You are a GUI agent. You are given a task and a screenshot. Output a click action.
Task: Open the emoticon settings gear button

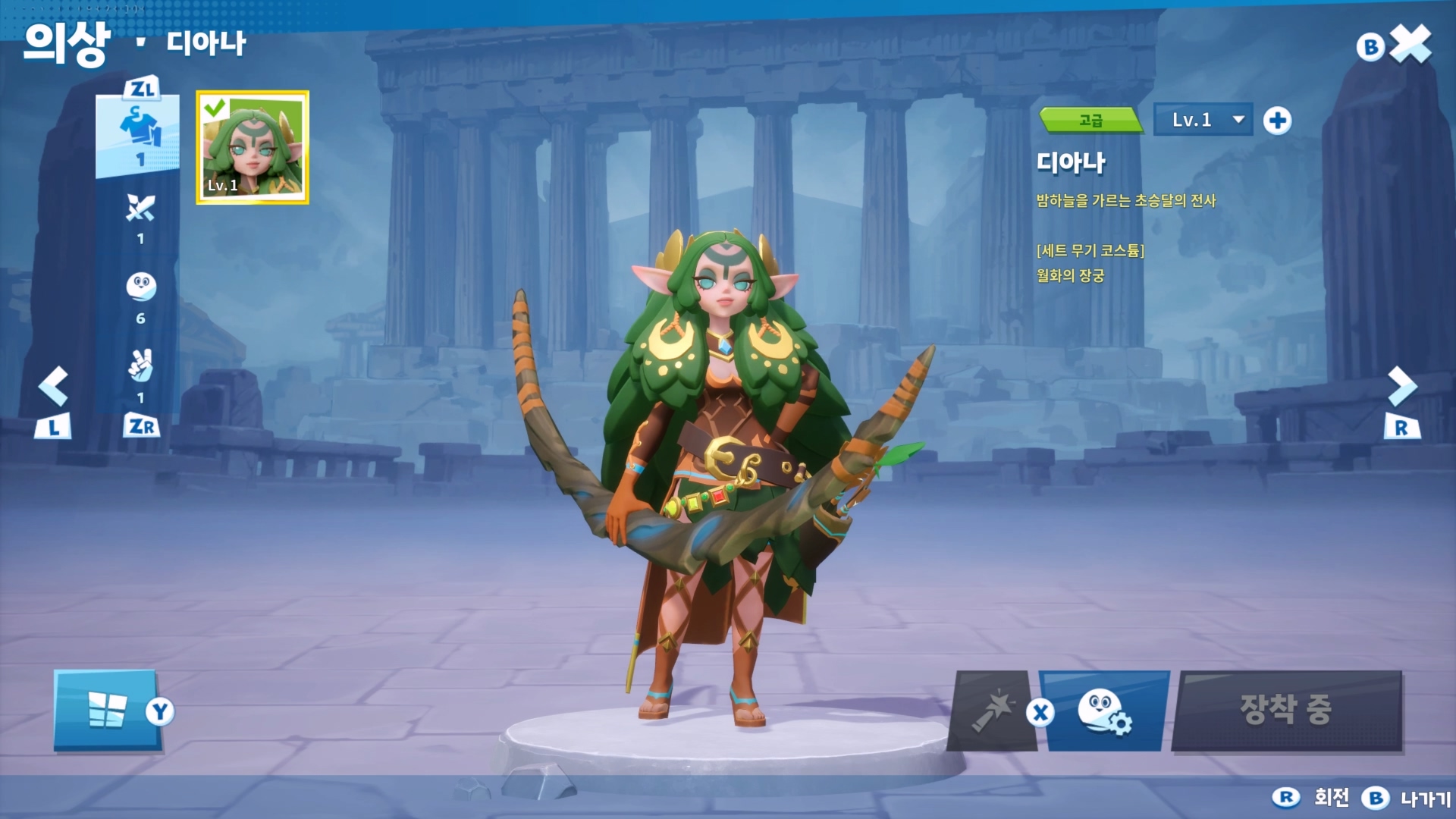[1105, 711]
